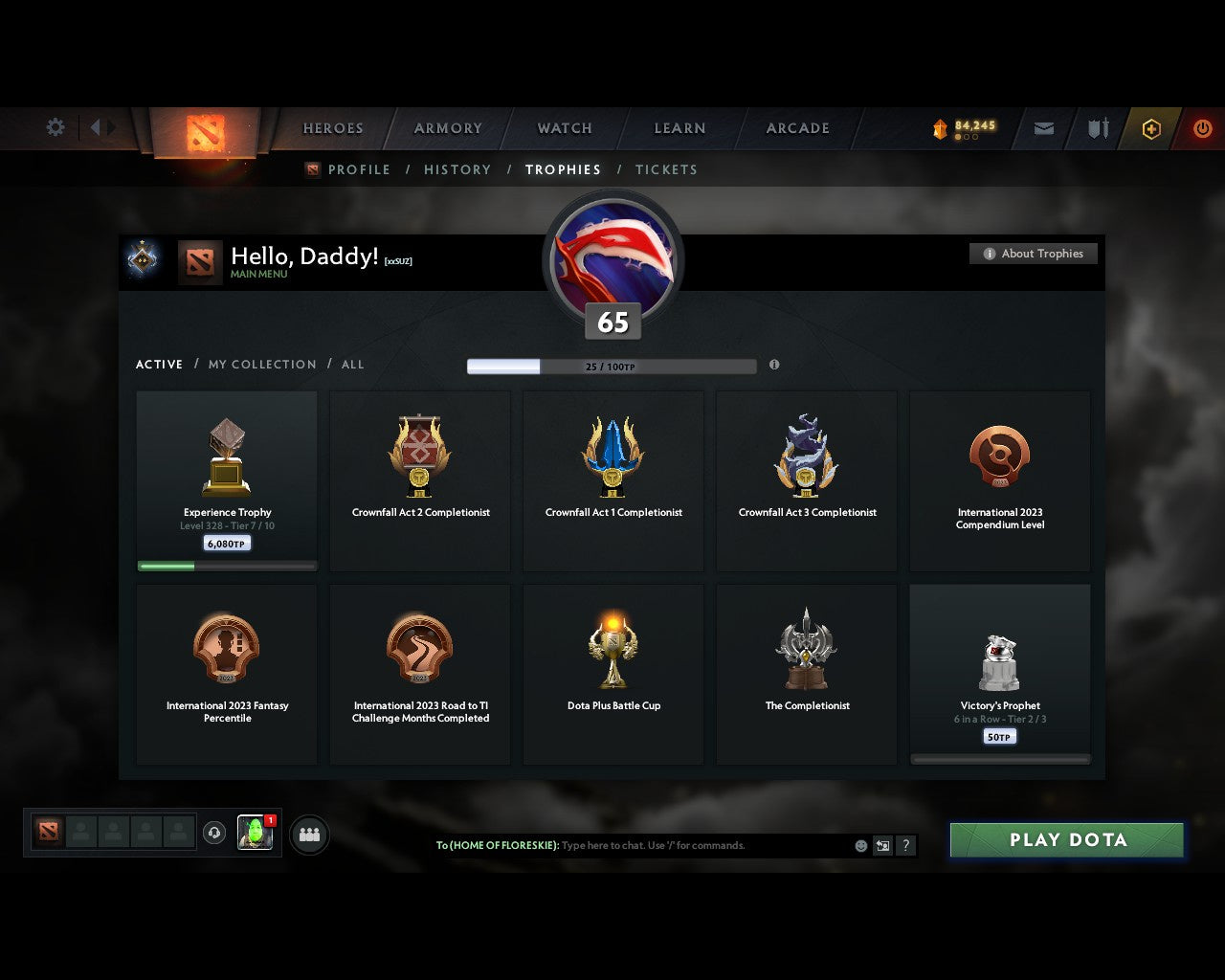Click the PLAY DOTA button
The width and height of the screenshot is (1225, 980).
[x=1066, y=839]
